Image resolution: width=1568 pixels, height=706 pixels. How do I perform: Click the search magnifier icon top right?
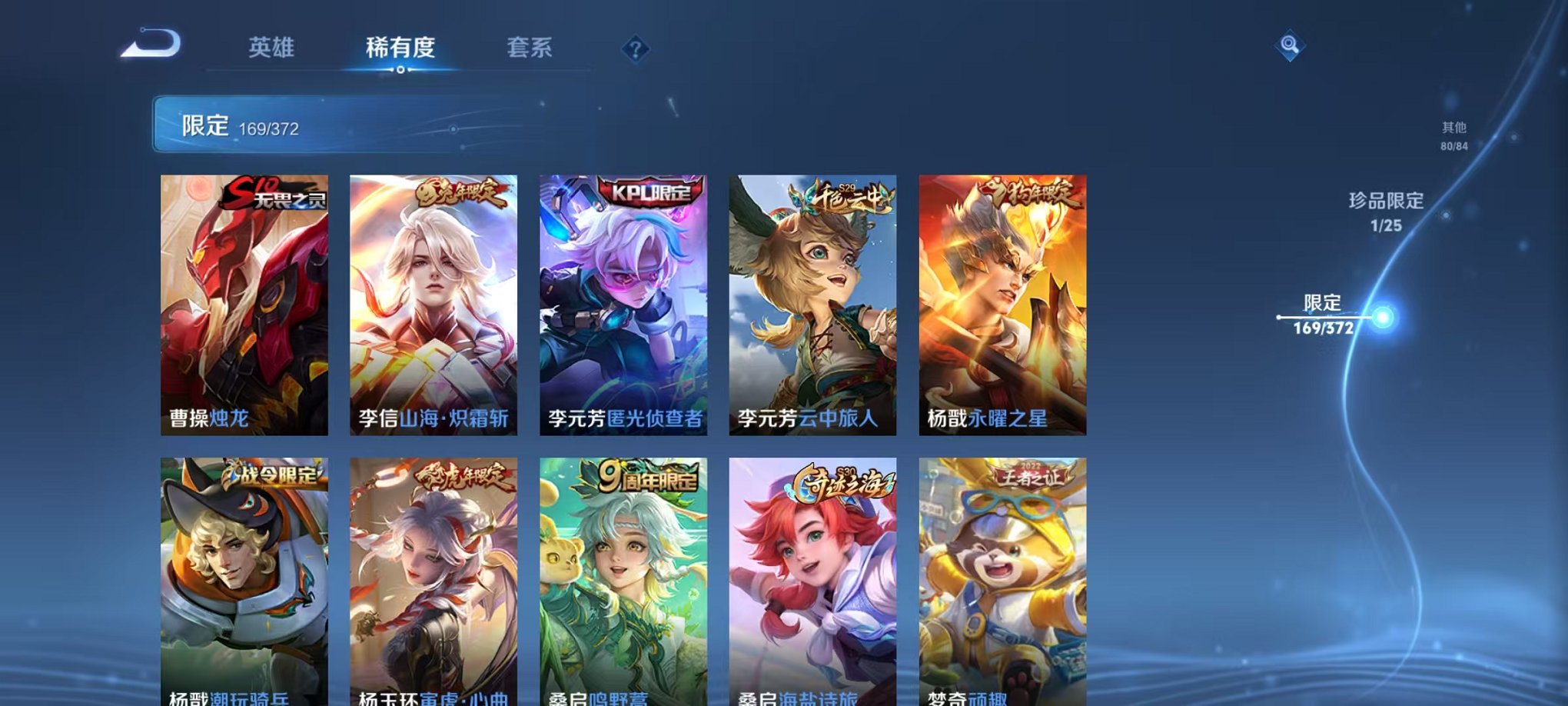(x=1289, y=46)
